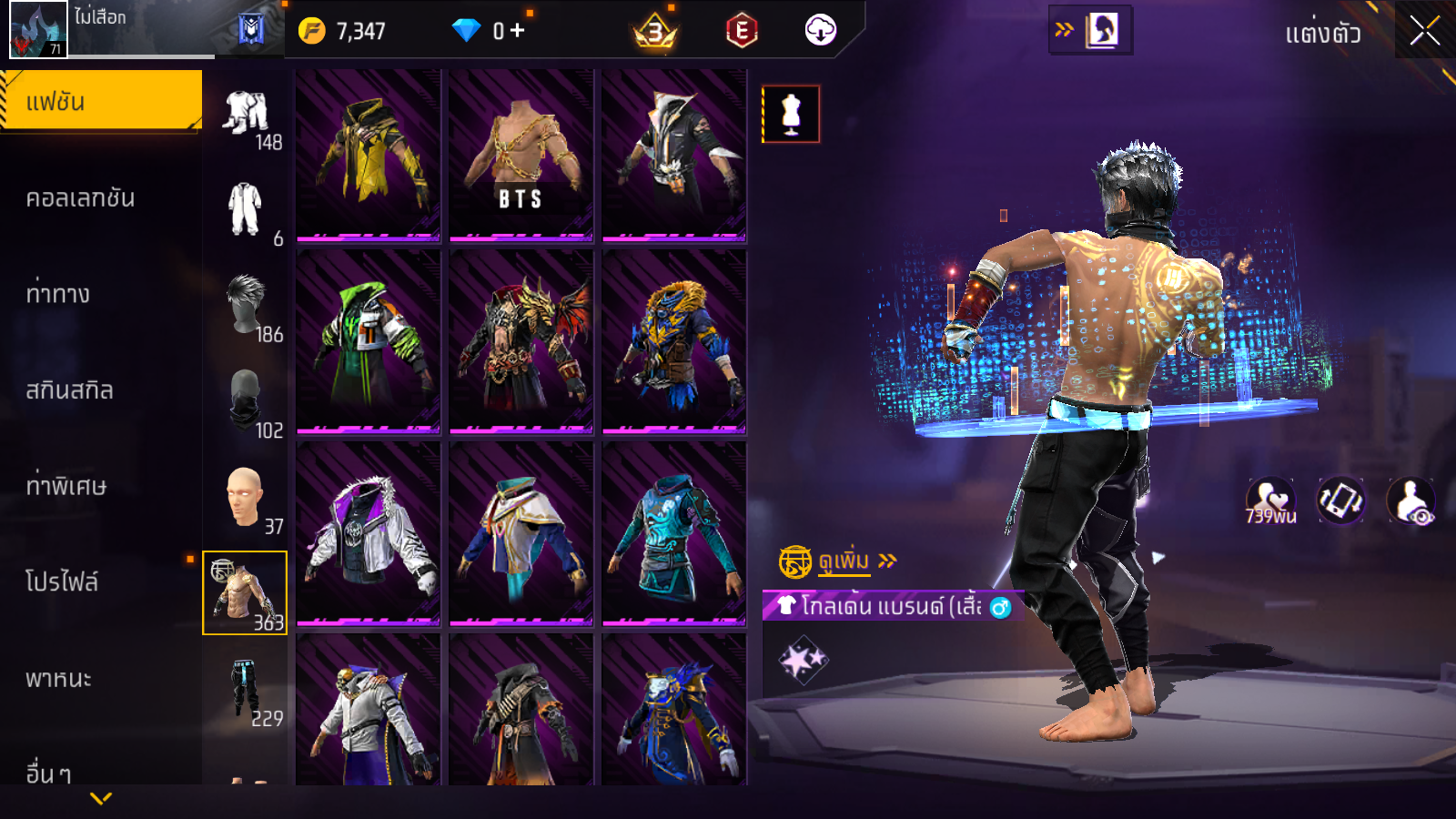Equip the BTS gold chain top
The height and width of the screenshot is (819, 1456).
pos(521,155)
